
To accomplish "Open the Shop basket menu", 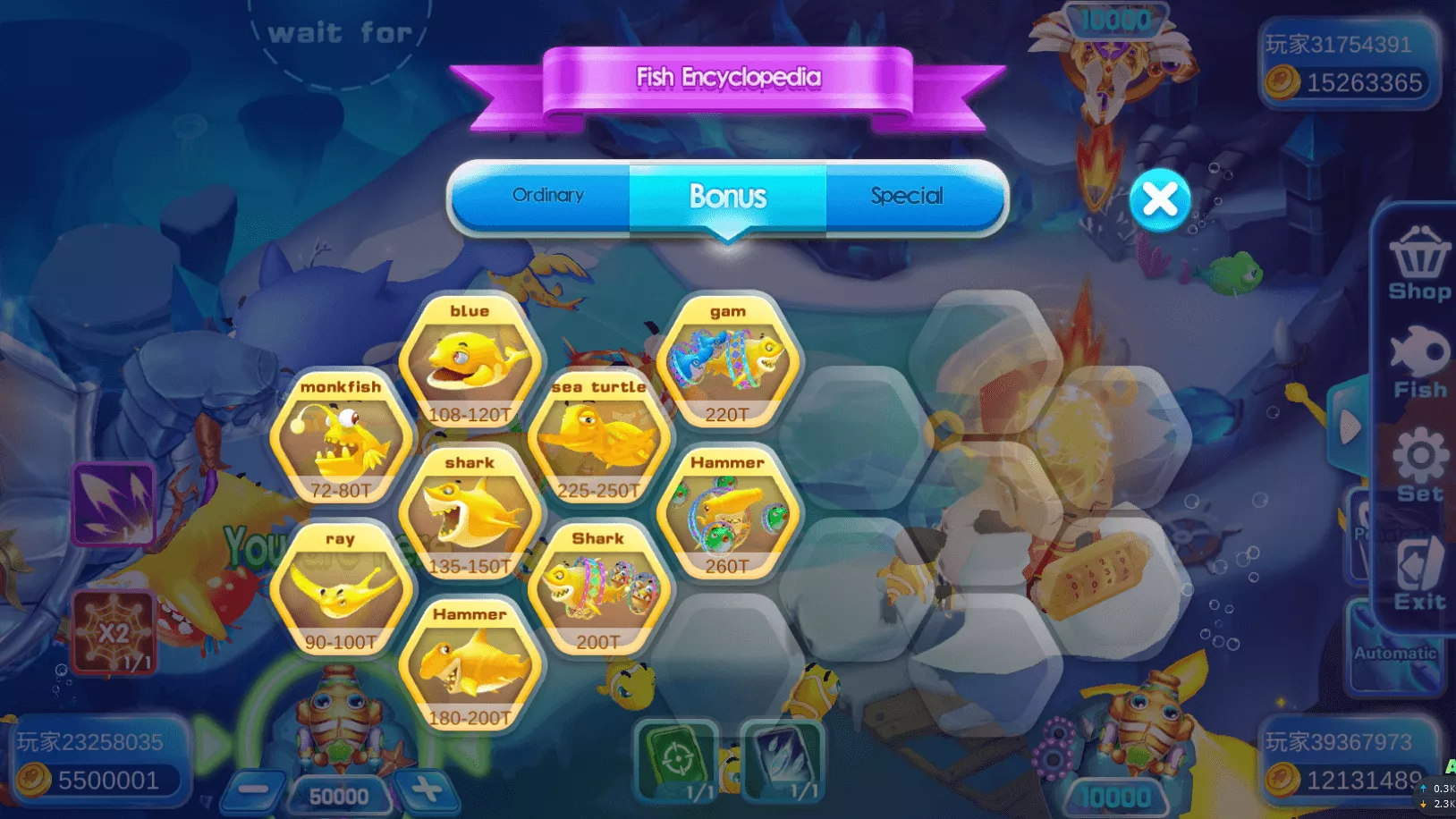I will (x=1418, y=266).
